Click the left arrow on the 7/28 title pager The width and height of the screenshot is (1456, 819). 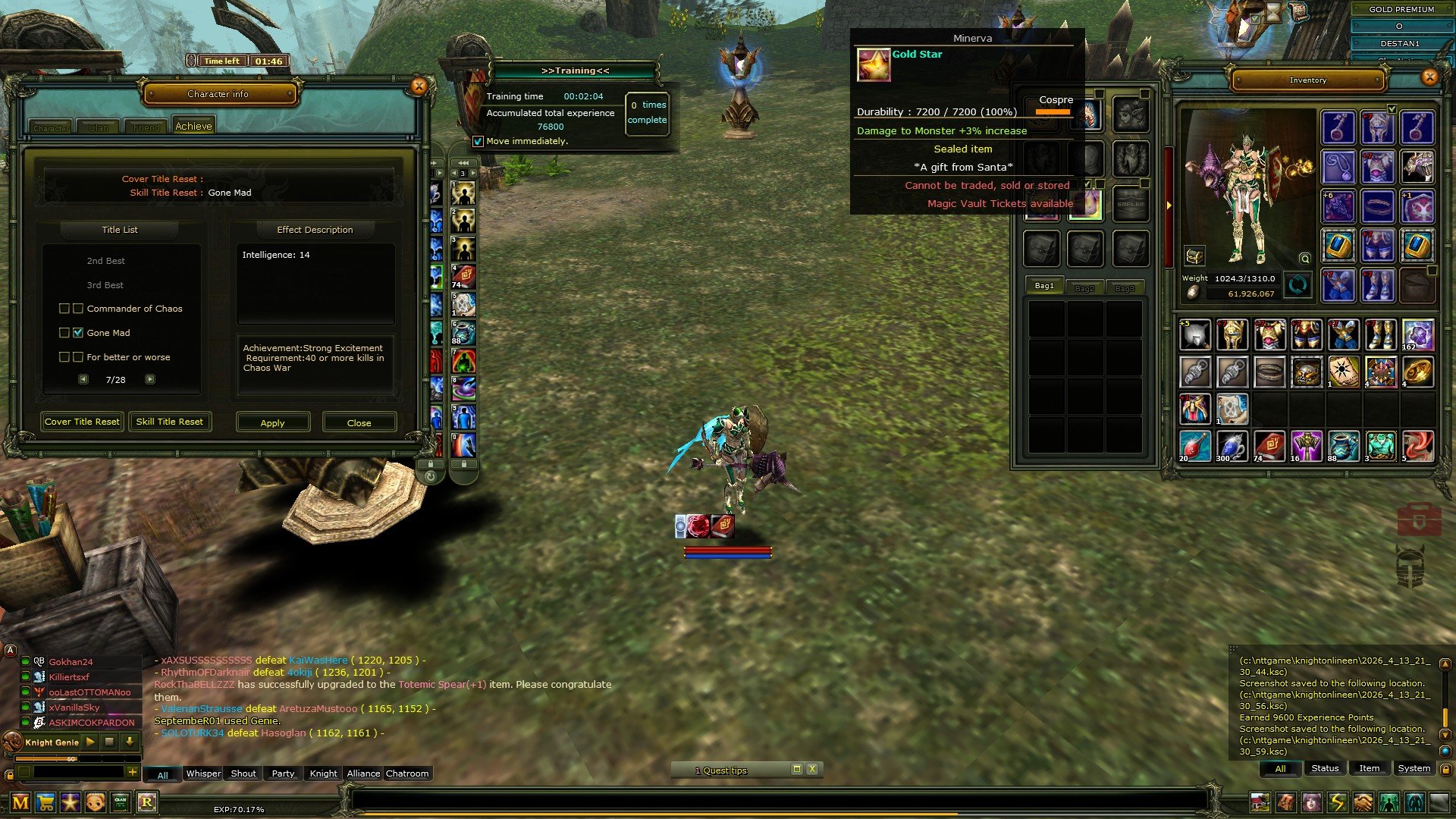pyautogui.click(x=83, y=379)
